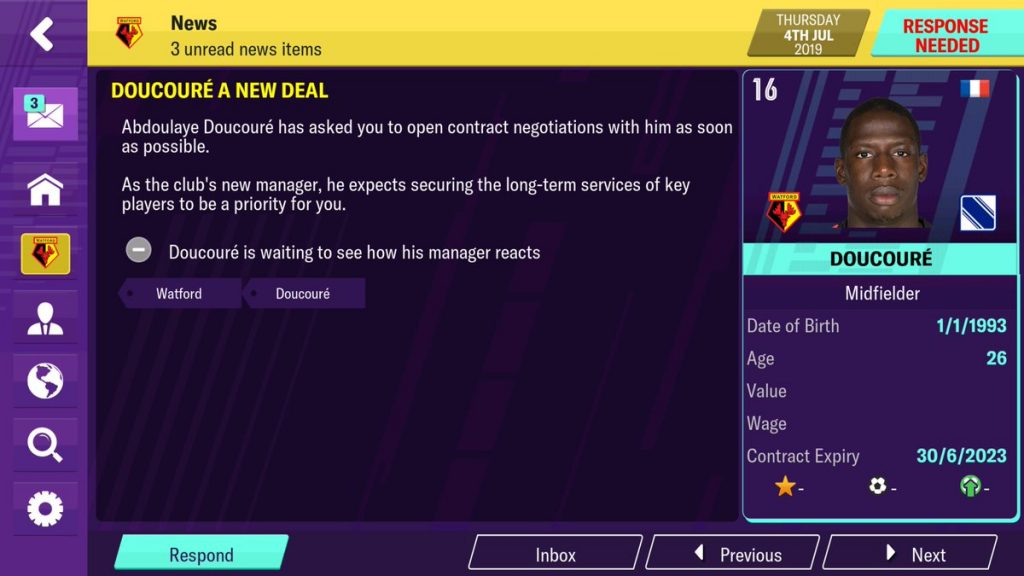
Task: Select the Watford tag link
Action: pos(179,294)
